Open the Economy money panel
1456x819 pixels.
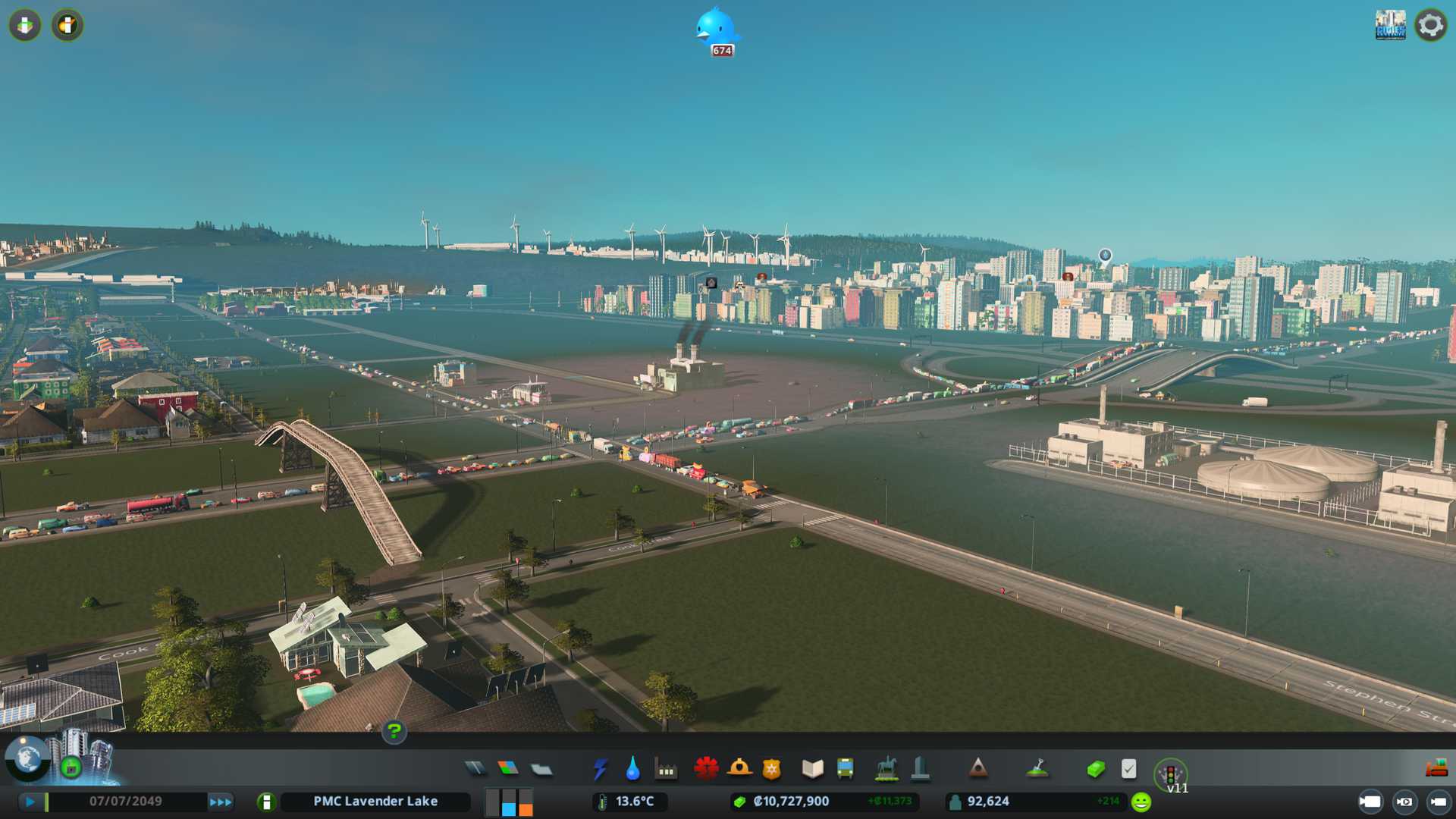[1095, 769]
